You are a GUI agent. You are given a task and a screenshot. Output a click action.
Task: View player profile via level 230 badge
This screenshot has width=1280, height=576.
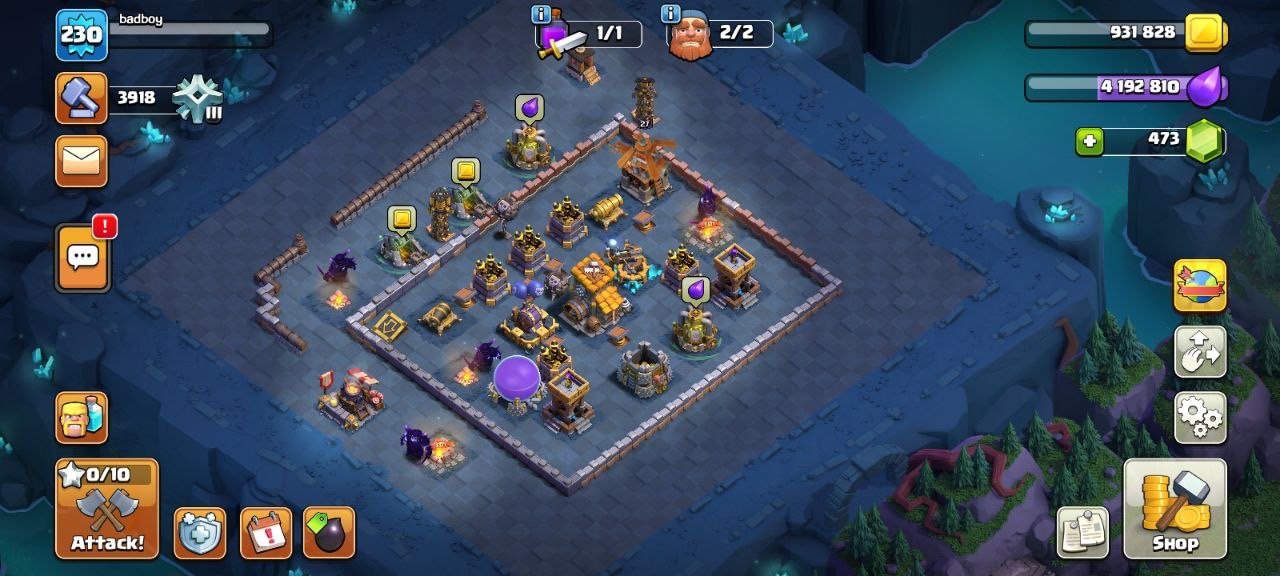pyautogui.click(x=81, y=36)
